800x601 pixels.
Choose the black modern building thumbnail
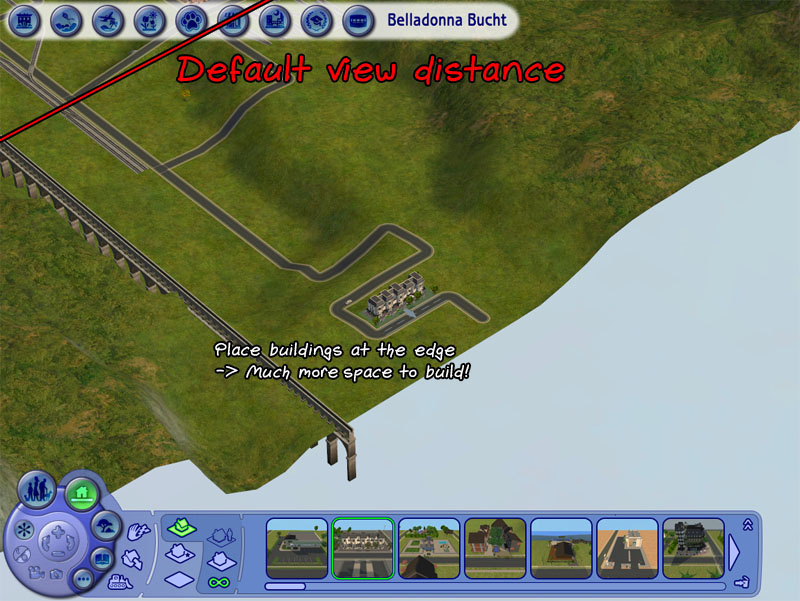693,548
